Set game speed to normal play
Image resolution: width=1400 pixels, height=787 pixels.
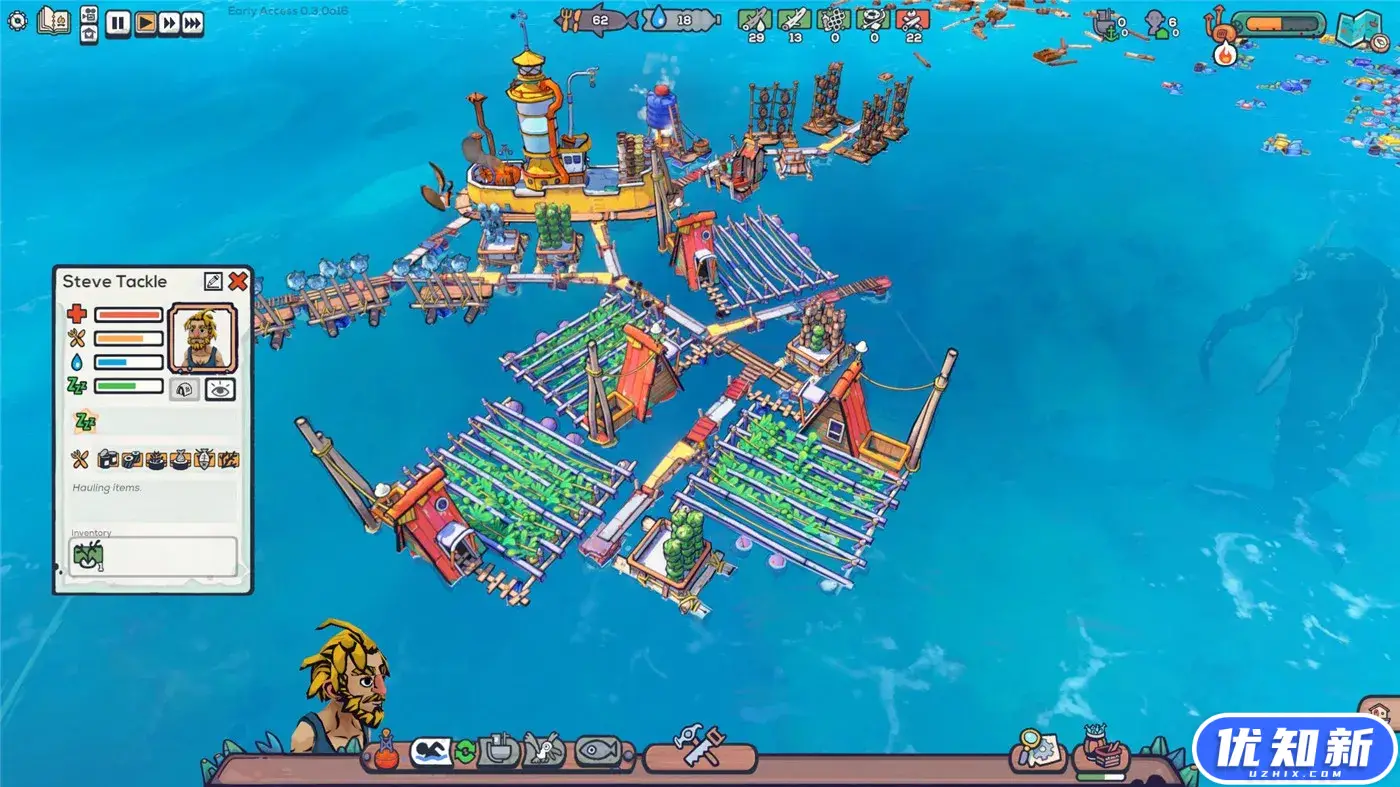coord(145,23)
